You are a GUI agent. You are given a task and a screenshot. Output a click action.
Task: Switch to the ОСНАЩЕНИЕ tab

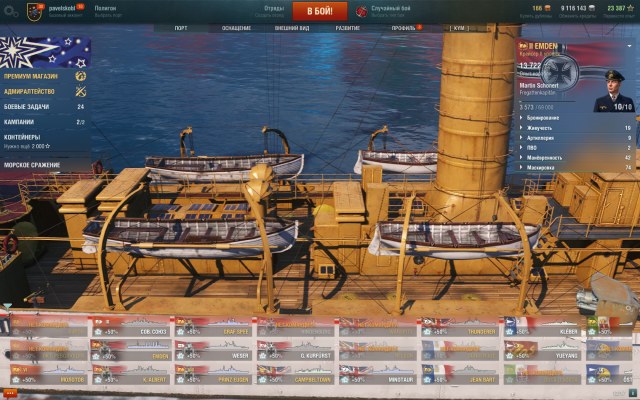pos(236,28)
